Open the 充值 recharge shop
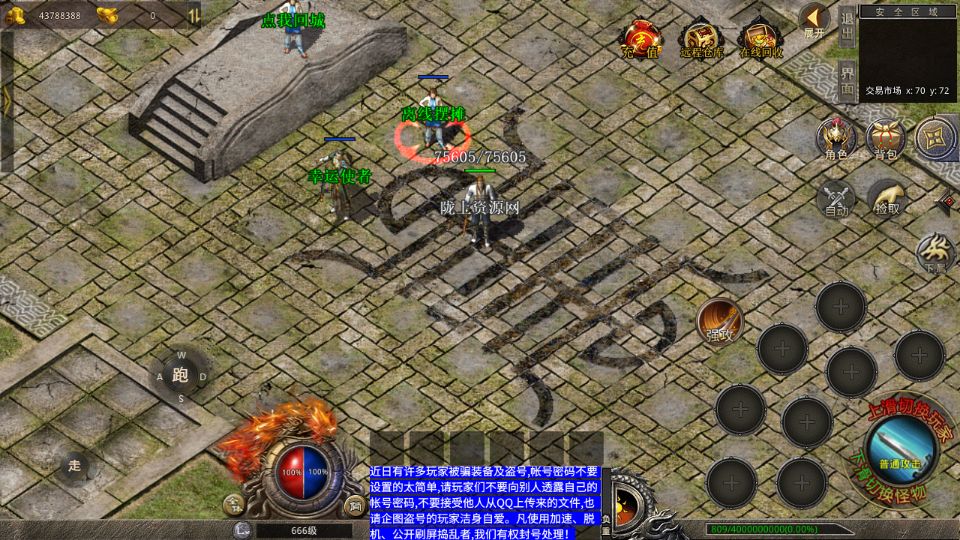 pos(640,39)
